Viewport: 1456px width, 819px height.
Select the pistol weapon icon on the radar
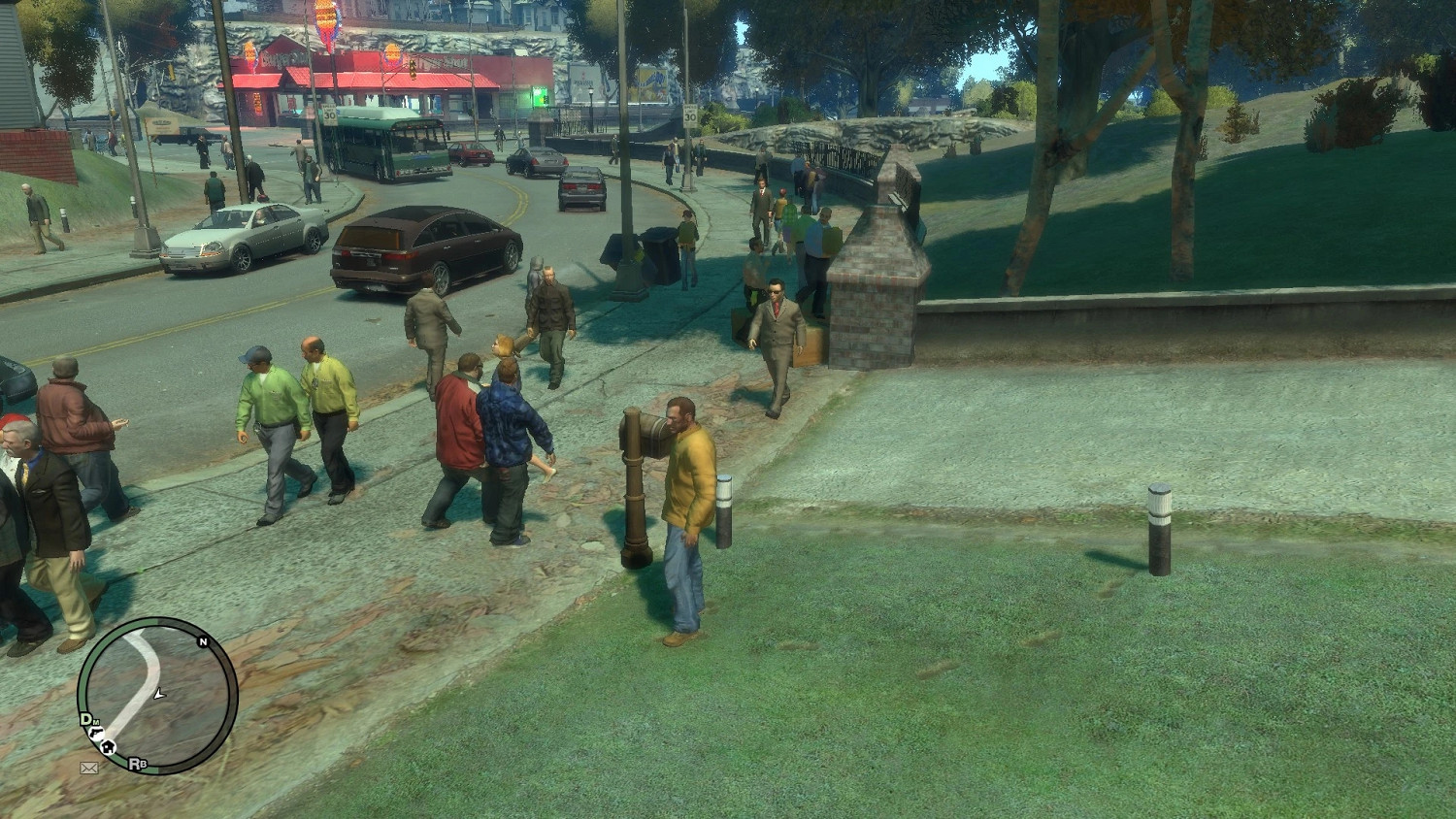pyautogui.click(x=97, y=733)
